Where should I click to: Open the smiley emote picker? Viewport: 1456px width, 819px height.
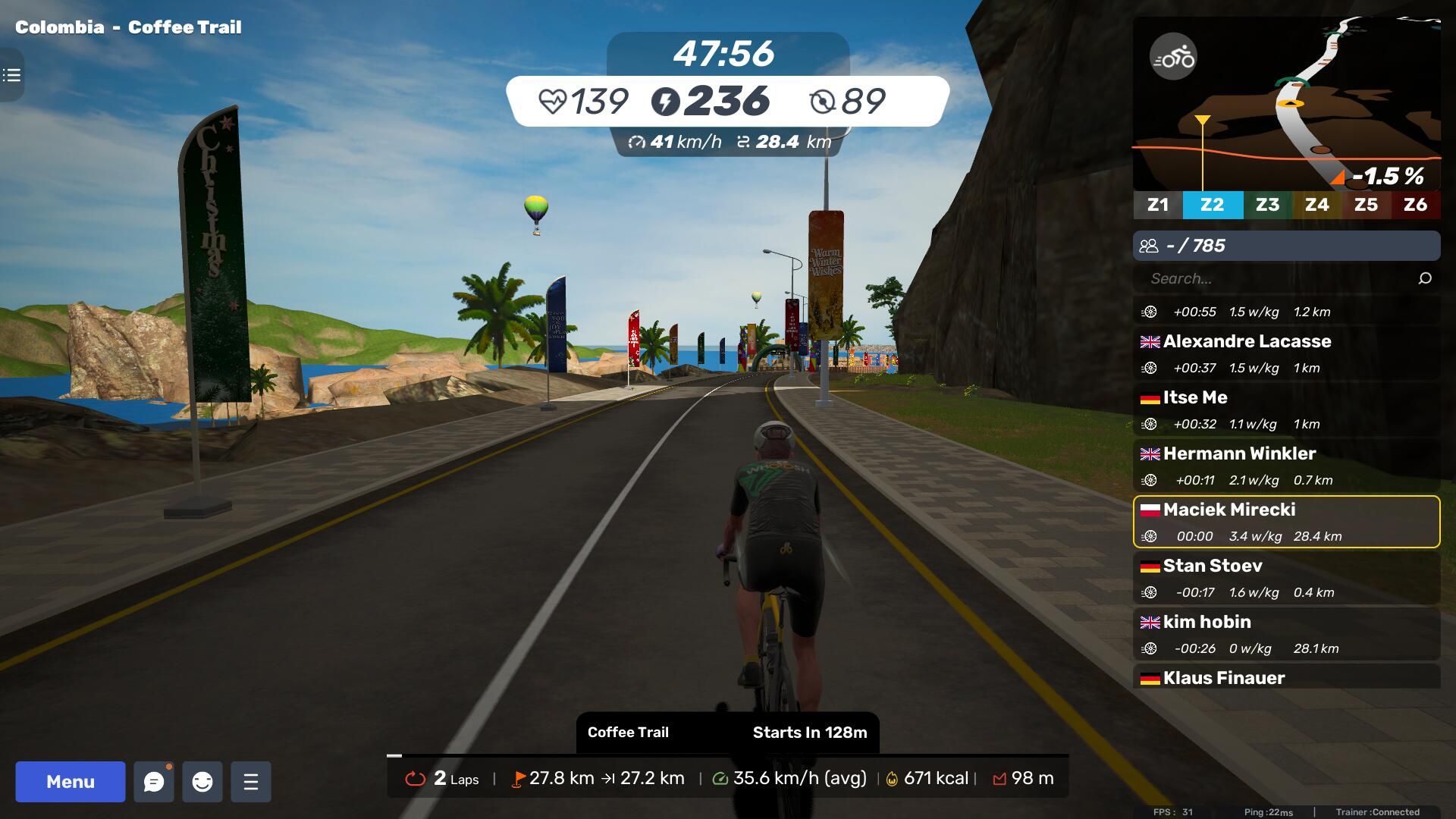(202, 782)
